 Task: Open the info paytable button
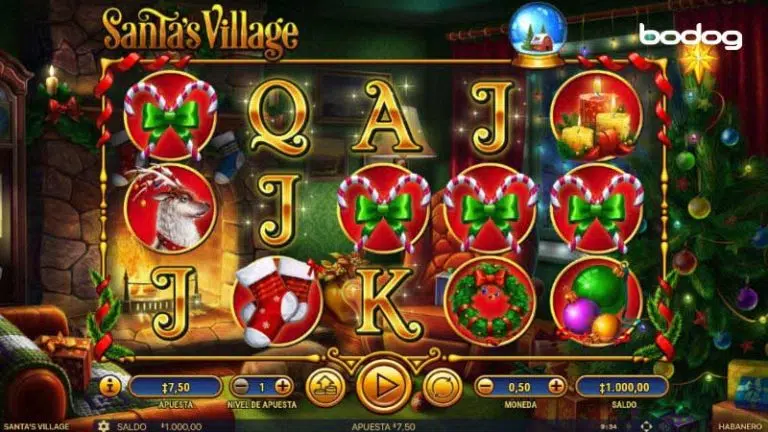110,386
